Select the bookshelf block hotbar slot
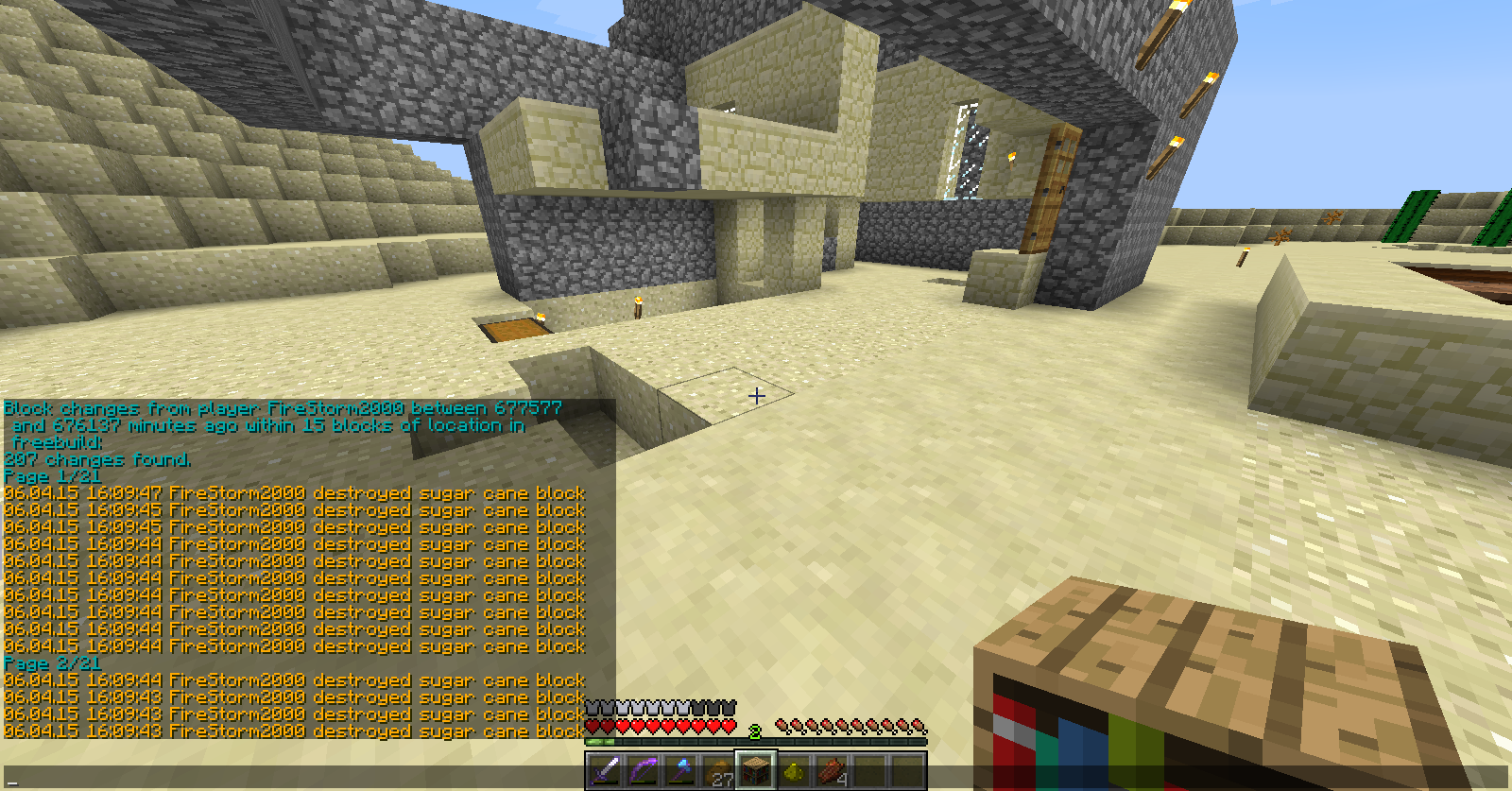This screenshot has width=1512, height=791. point(756,770)
